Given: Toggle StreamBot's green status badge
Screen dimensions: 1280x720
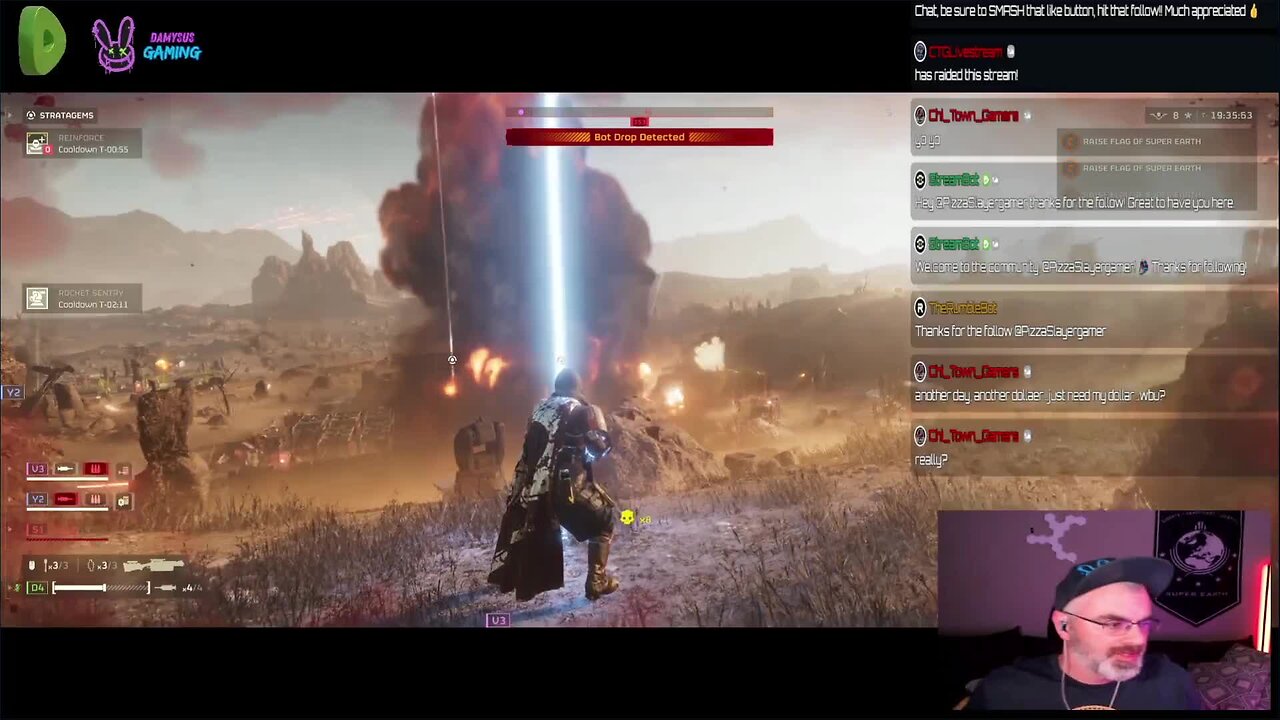Looking at the screenshot, I should click(985, 180).
